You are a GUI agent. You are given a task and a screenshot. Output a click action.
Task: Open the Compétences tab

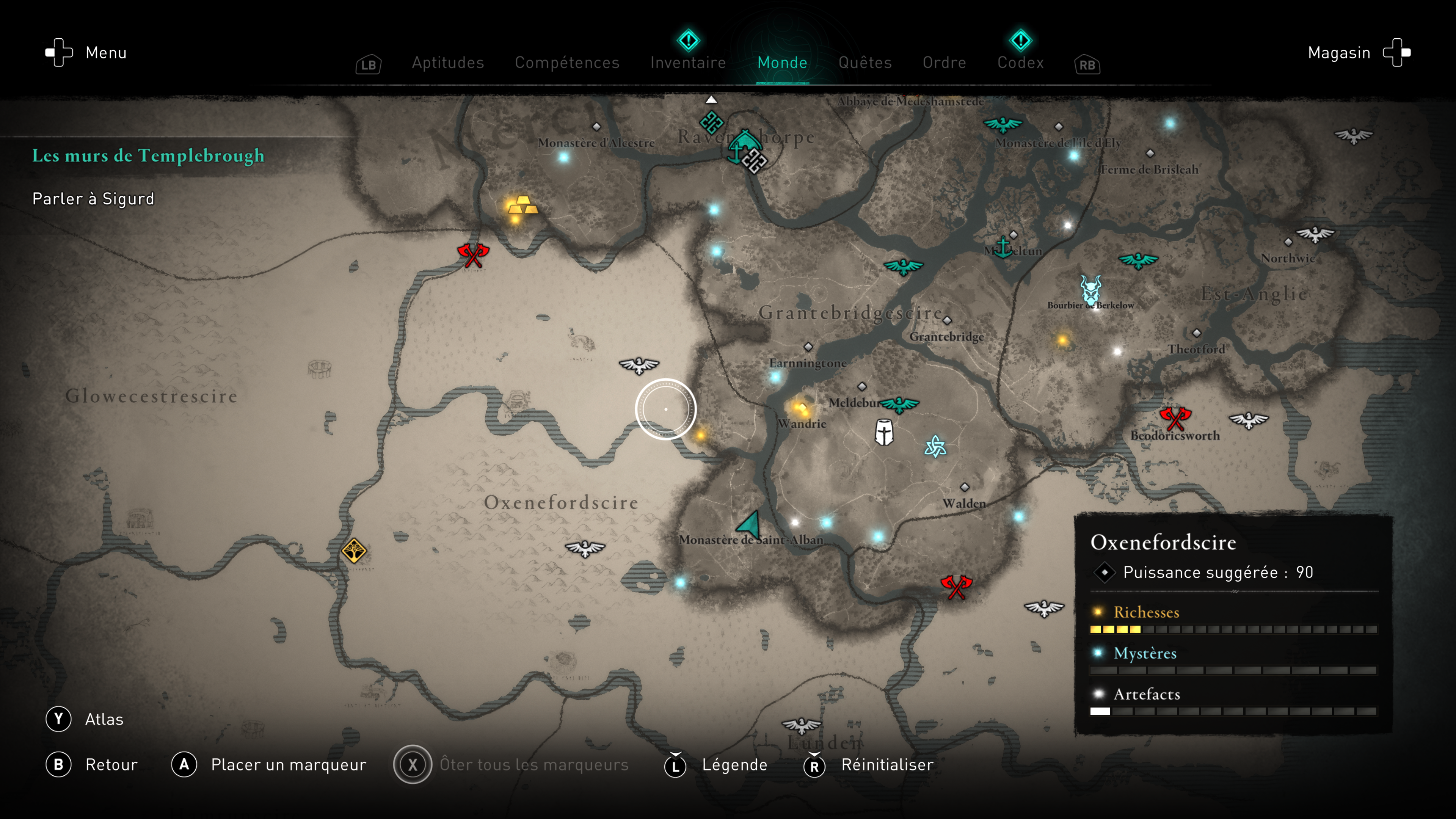pyautogui.click(x=567, y=62)
